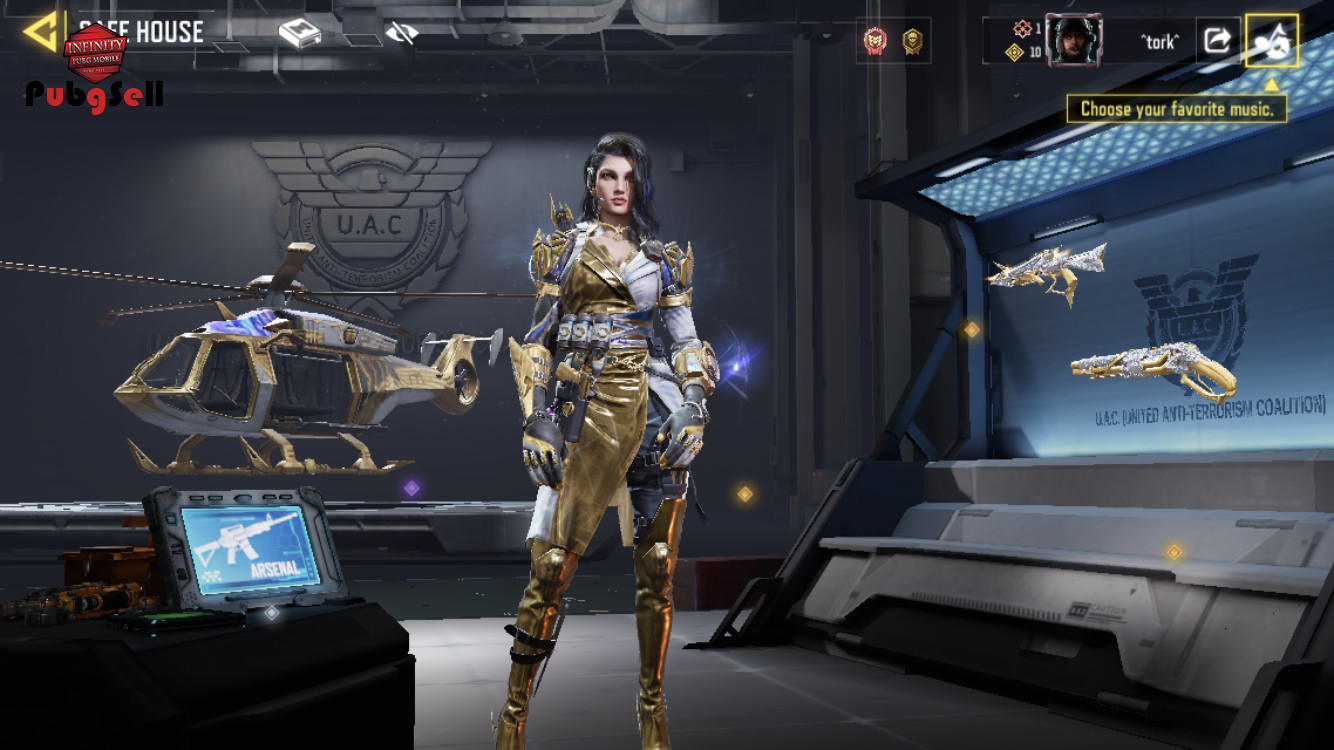View the tork player profile avatar
This screenshot has height=750, width=1334.
(x=1074, y=41)
